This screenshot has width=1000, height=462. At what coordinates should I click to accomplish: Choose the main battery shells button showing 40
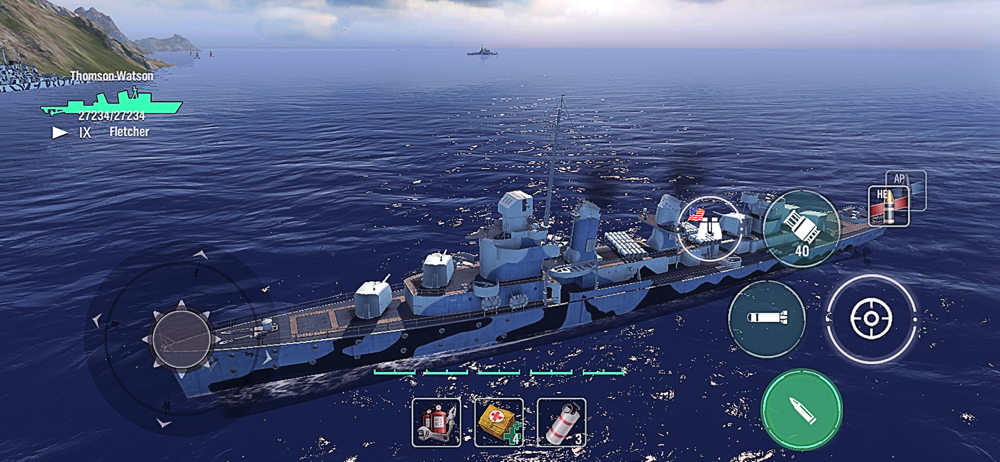click(801, 229)
